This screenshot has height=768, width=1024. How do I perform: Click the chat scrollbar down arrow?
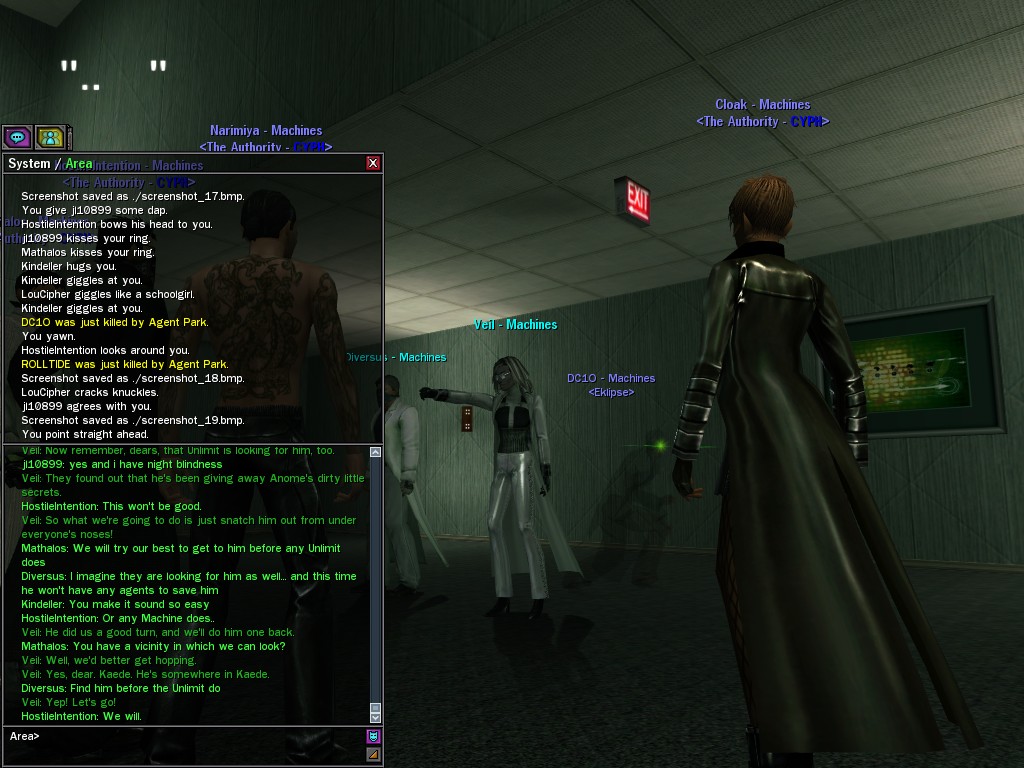pos(376,717)
